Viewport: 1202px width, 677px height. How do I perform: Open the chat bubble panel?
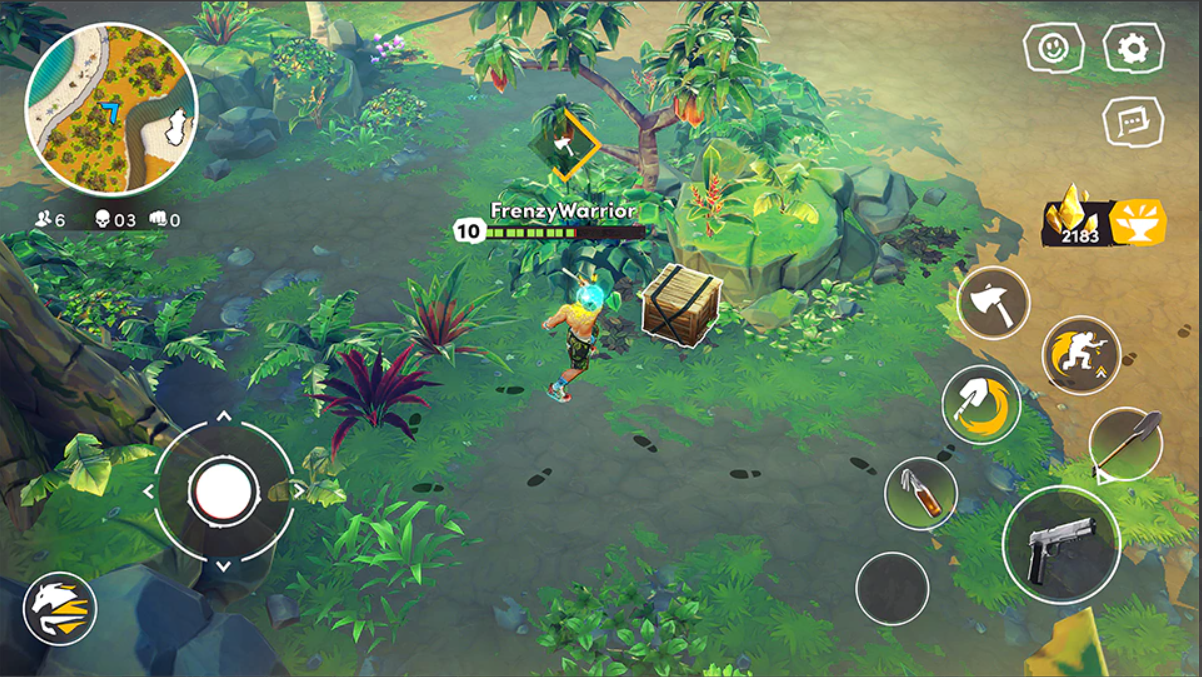point(1133,122)
